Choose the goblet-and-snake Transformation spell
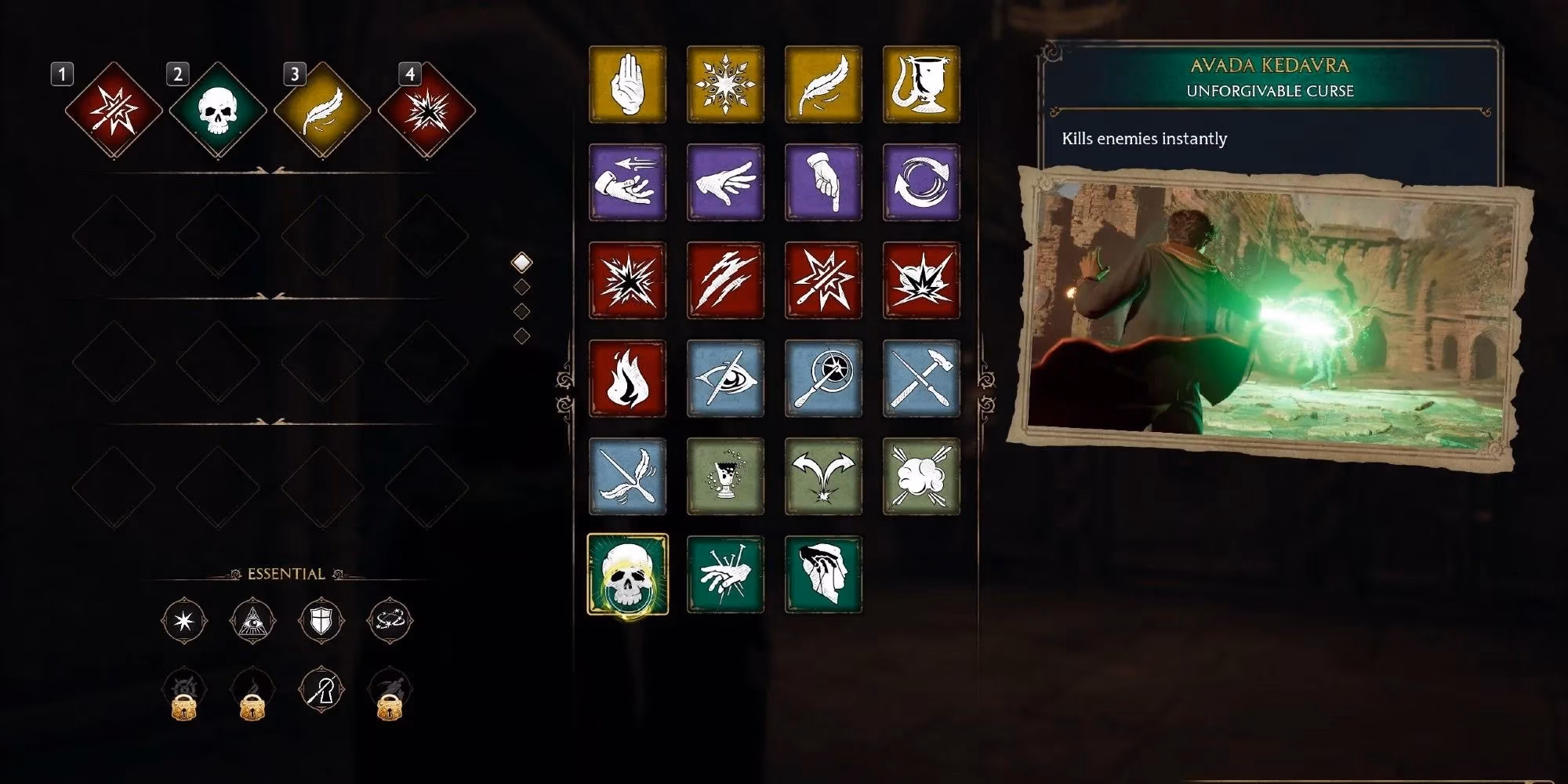This screenshot has height=784, width=1568. click(921, 85)
